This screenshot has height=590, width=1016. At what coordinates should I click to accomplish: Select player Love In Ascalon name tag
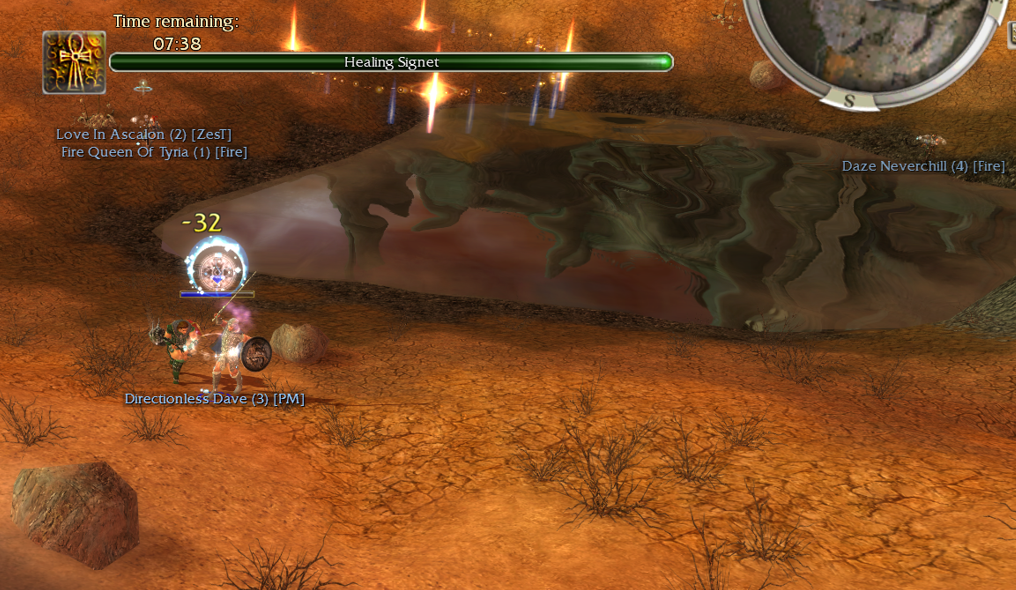coord(144,135)
